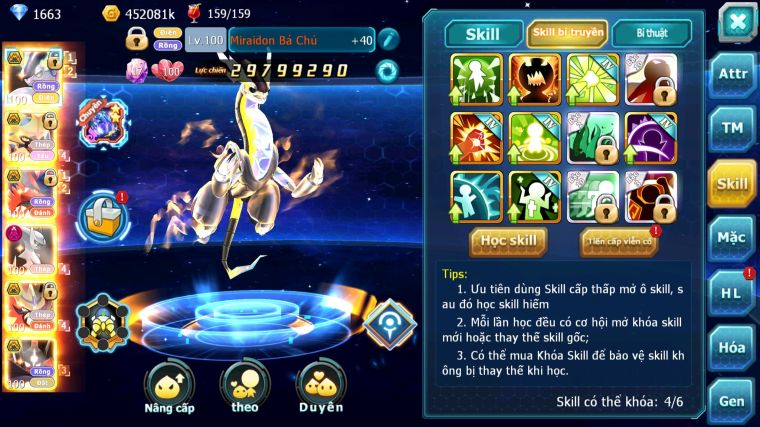Viewport: 760px width, 427px height.
Task: Open the theo menu button
Action: 247,387
